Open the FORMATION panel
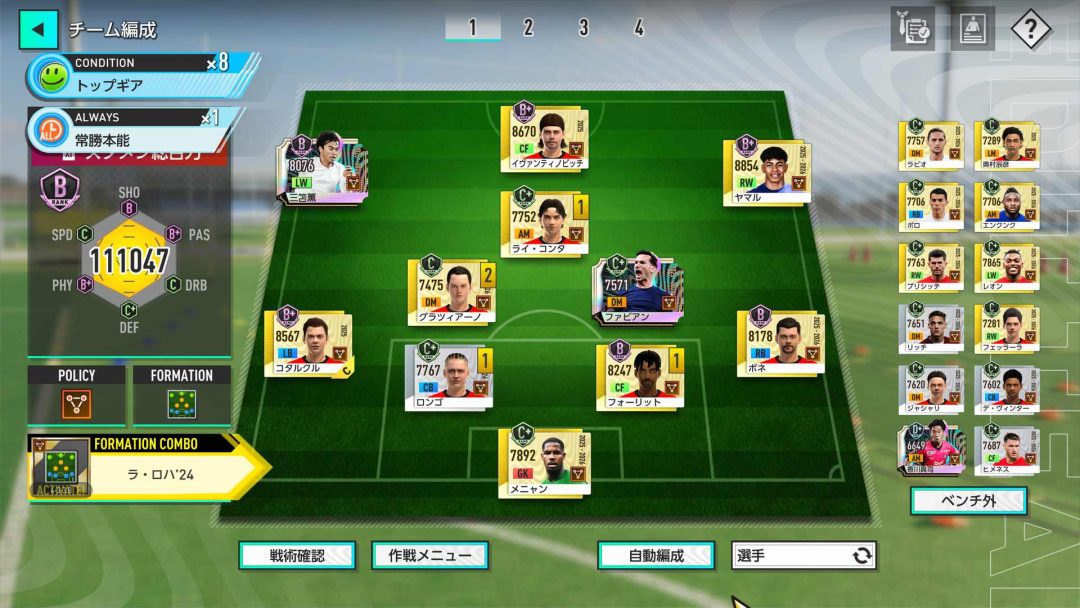1080x608 pixels. (x=181, y=395)
